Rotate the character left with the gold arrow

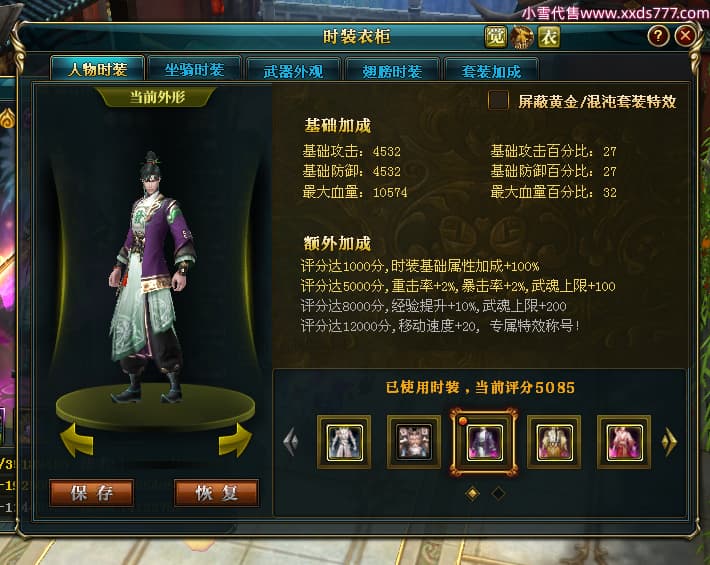[77, 439]
